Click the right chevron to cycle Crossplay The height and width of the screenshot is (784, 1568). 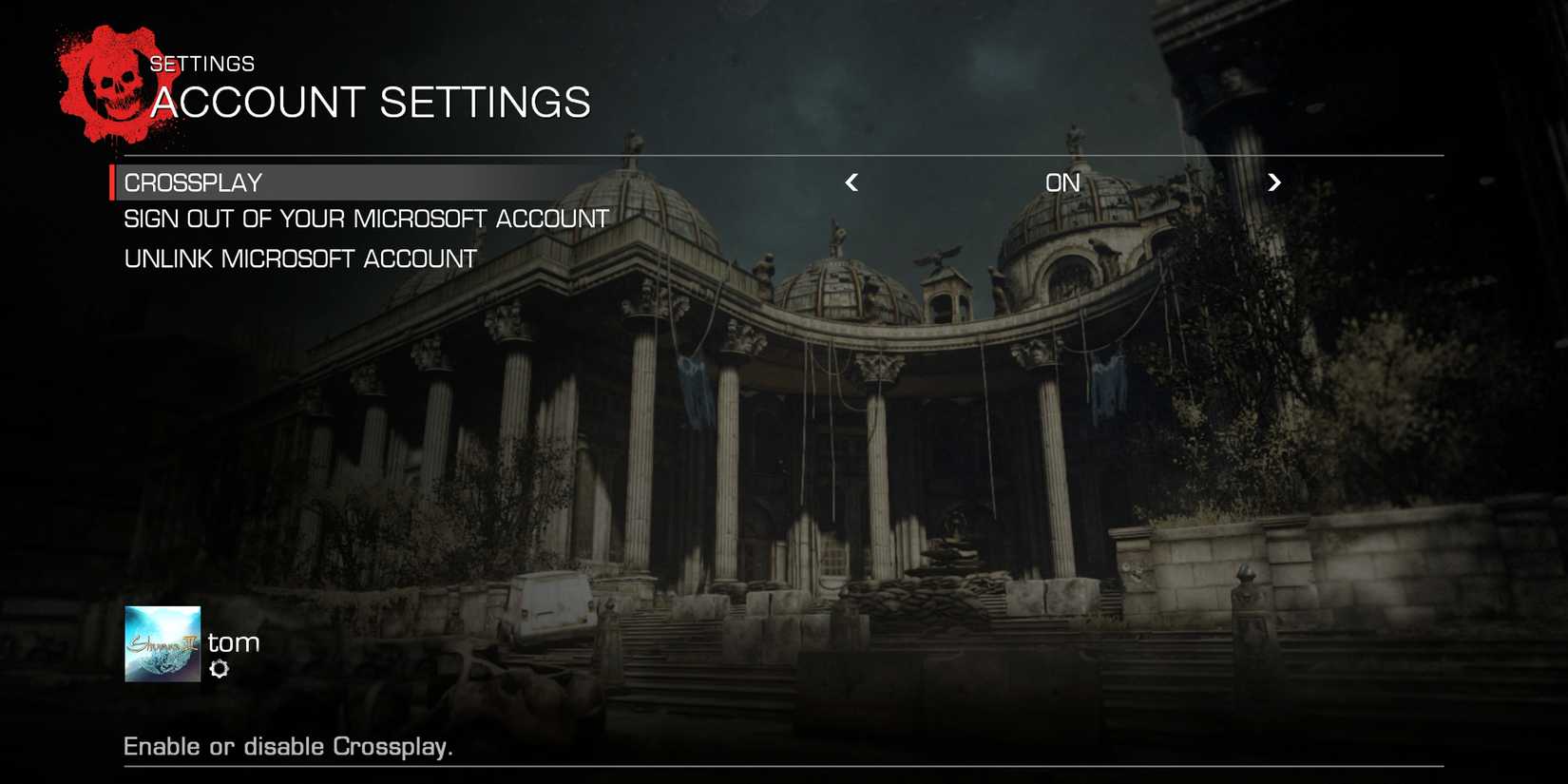1274,182
